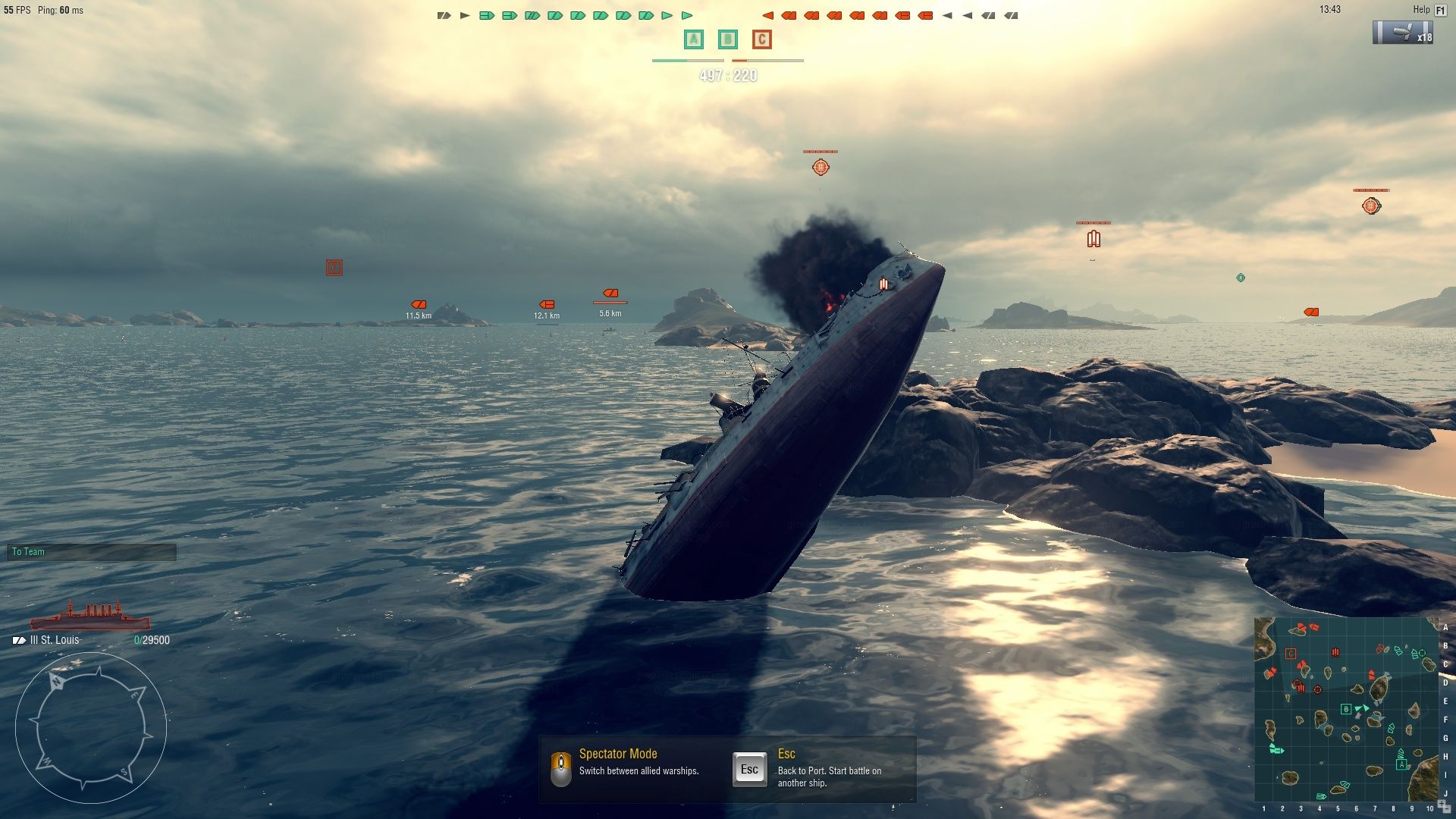Click the To Team chat box
This screenshot has width=1456, height=819.
(x=91, y=552)
